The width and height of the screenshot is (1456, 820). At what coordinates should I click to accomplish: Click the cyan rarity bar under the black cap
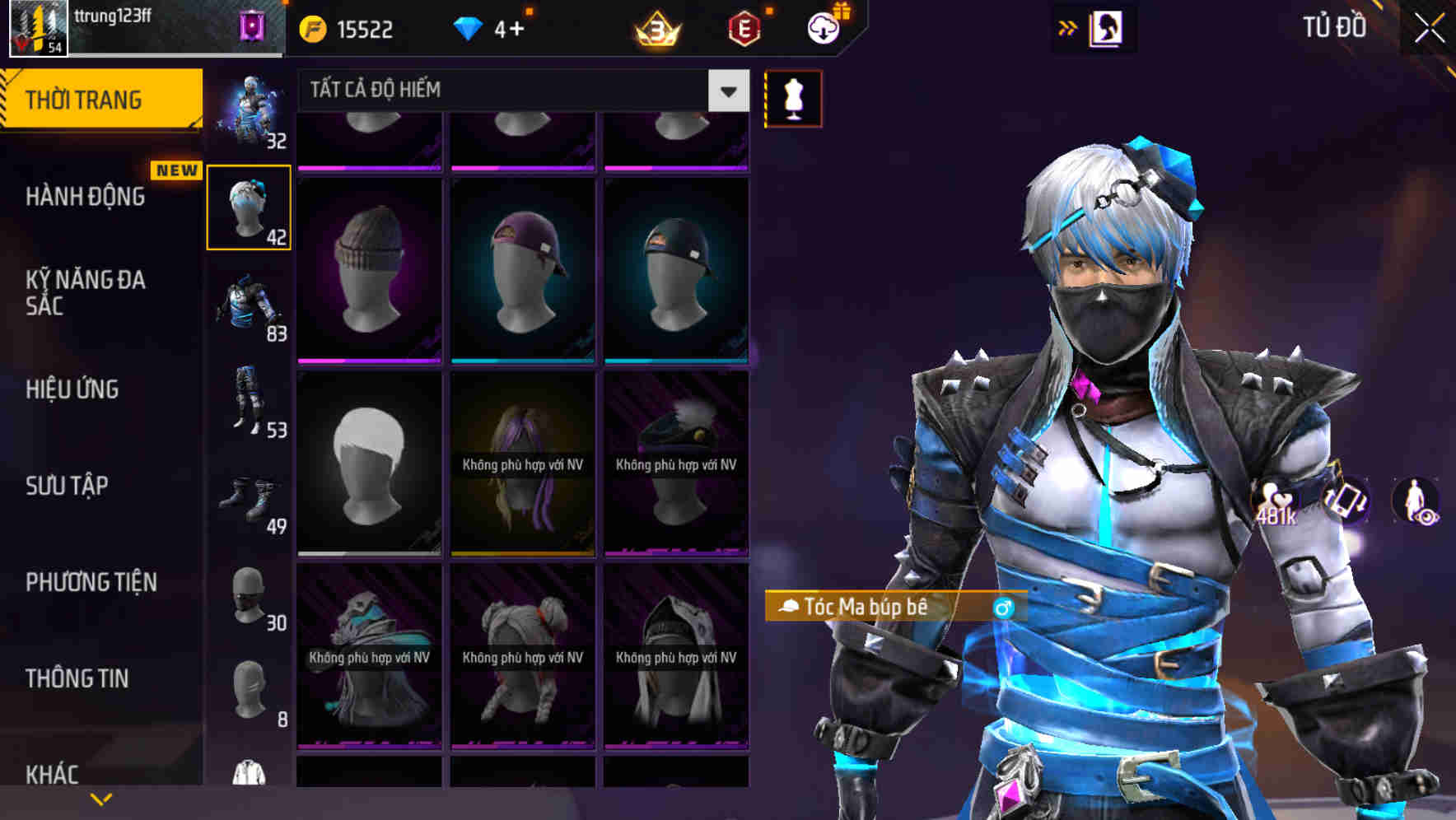pyautogui.click(x=677, y=360)
